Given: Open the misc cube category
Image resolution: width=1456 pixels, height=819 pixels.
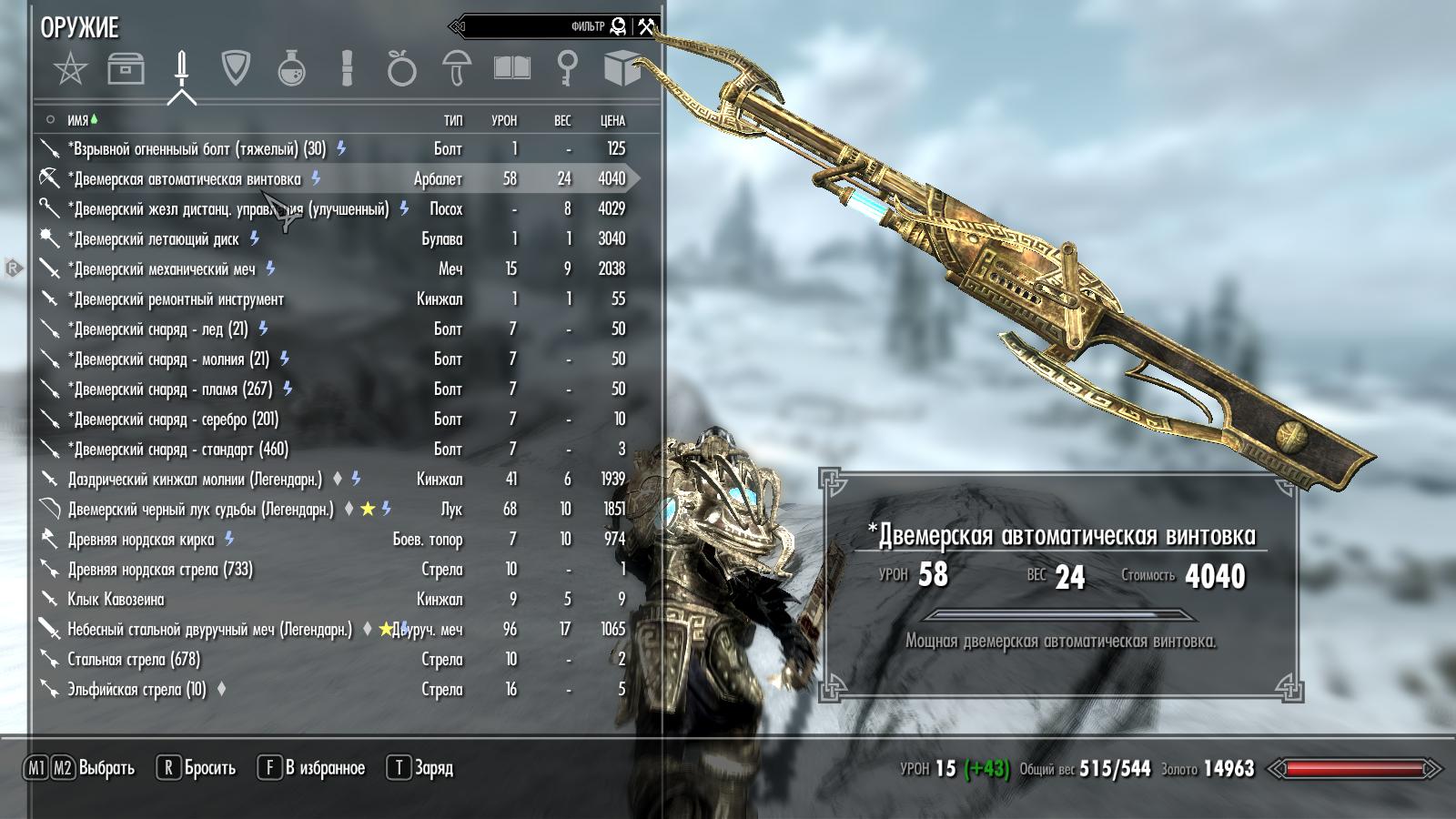Looking at the screenshot, I should pos(622,69).
